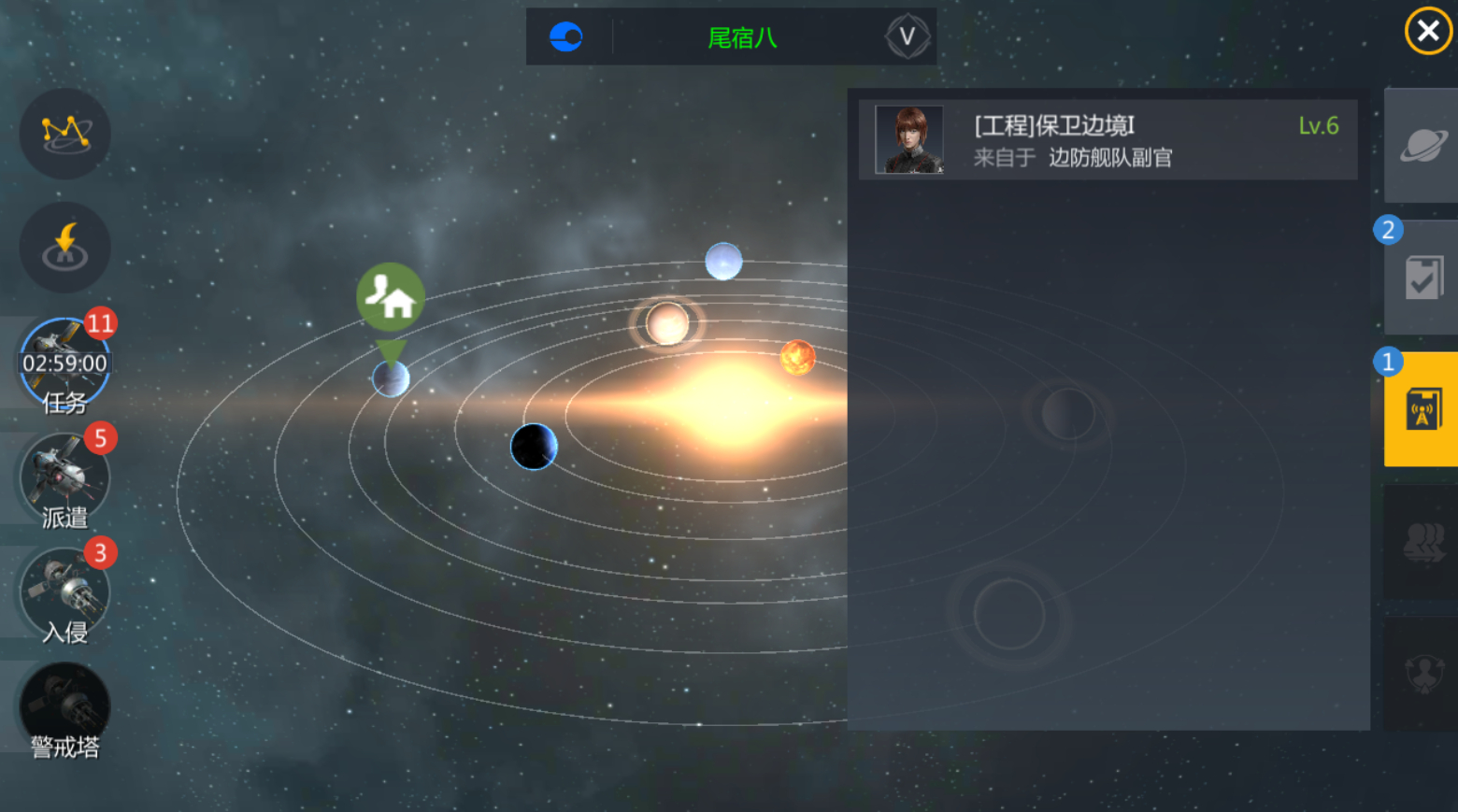This screenshot has width=1458, height=812.
Task: Switch to the planet tab
Action: [1422, 145]
